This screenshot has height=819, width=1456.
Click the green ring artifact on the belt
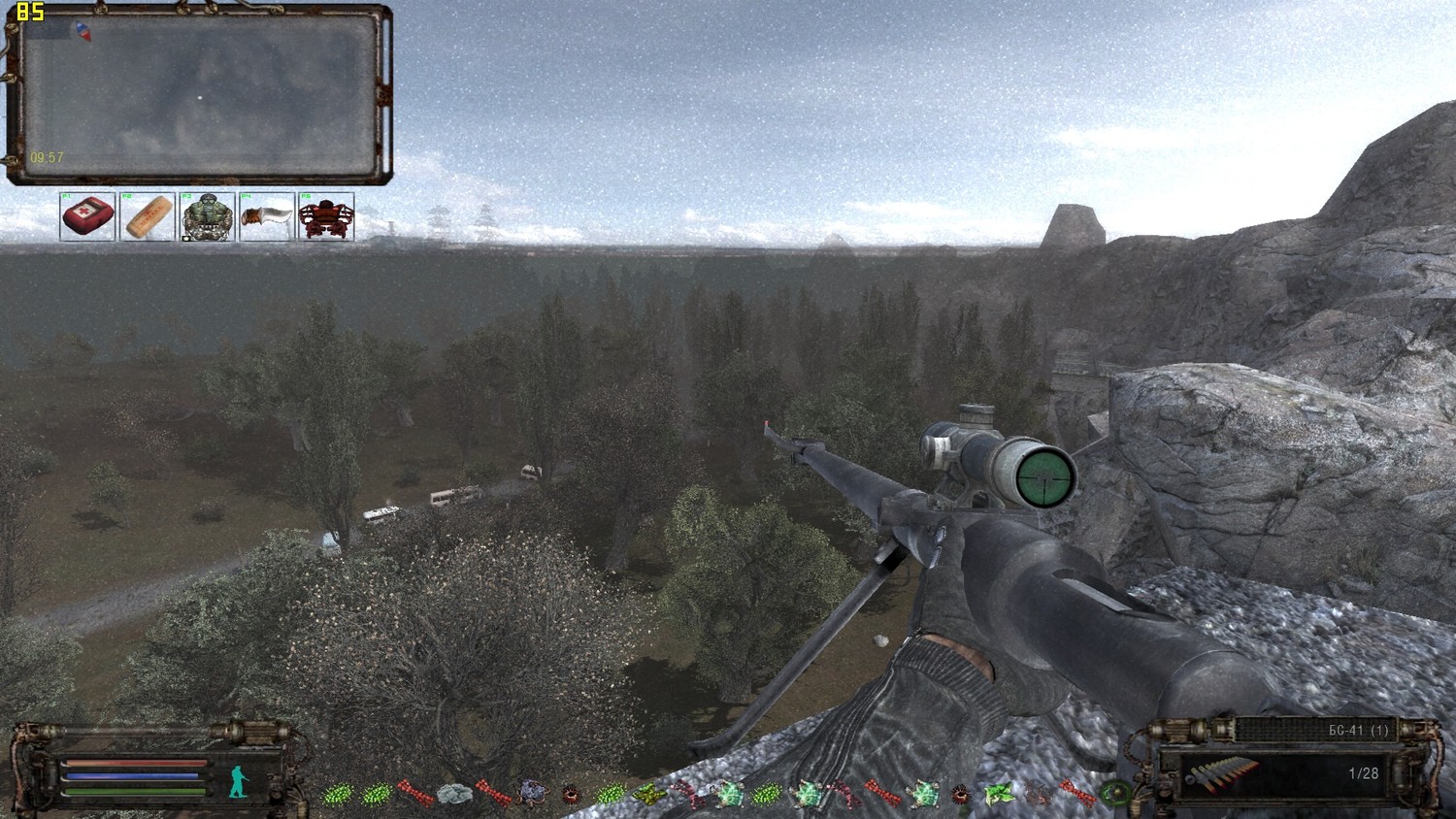pos(1114,794)
